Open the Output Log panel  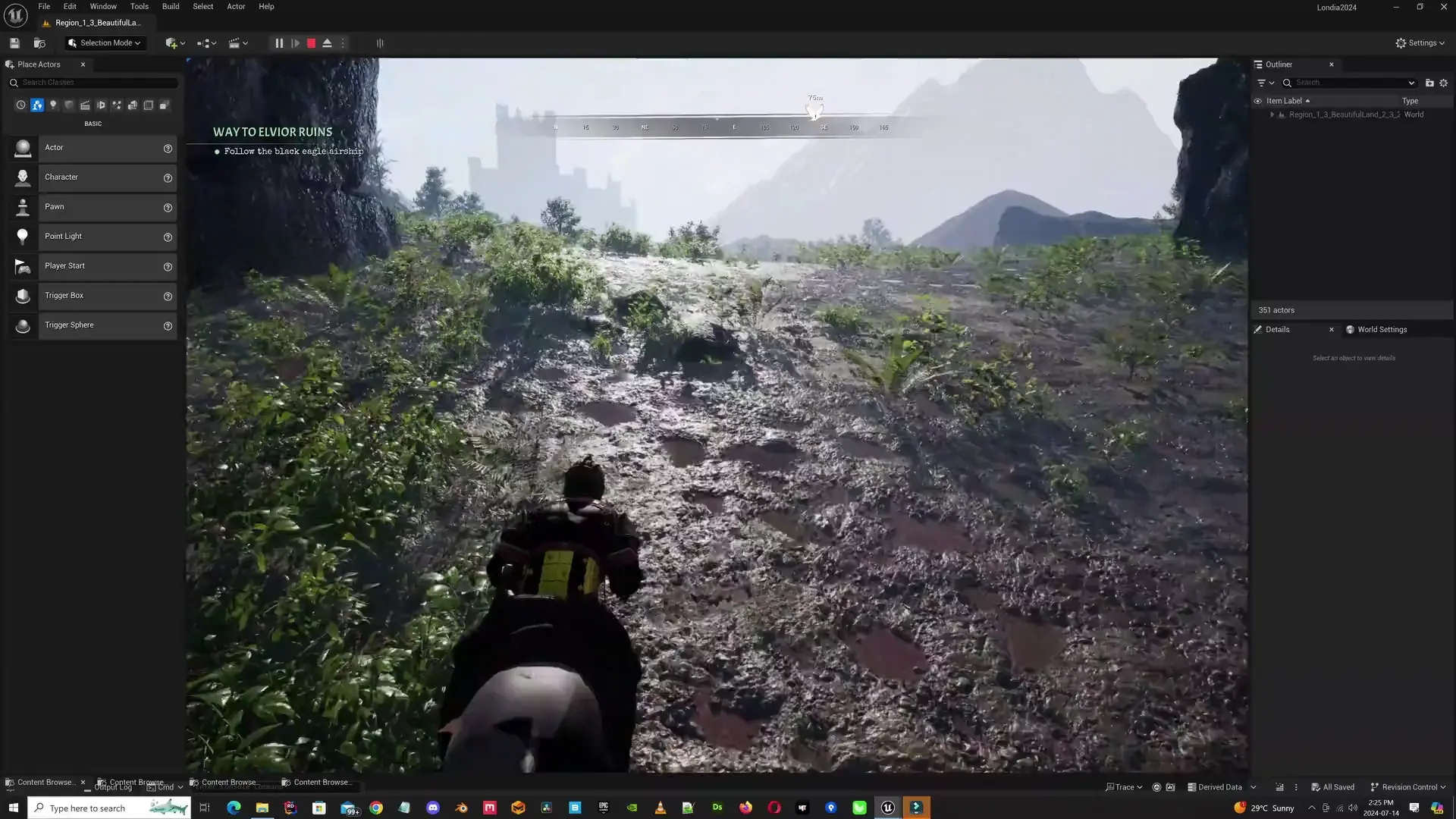click(x=112, y=786)
